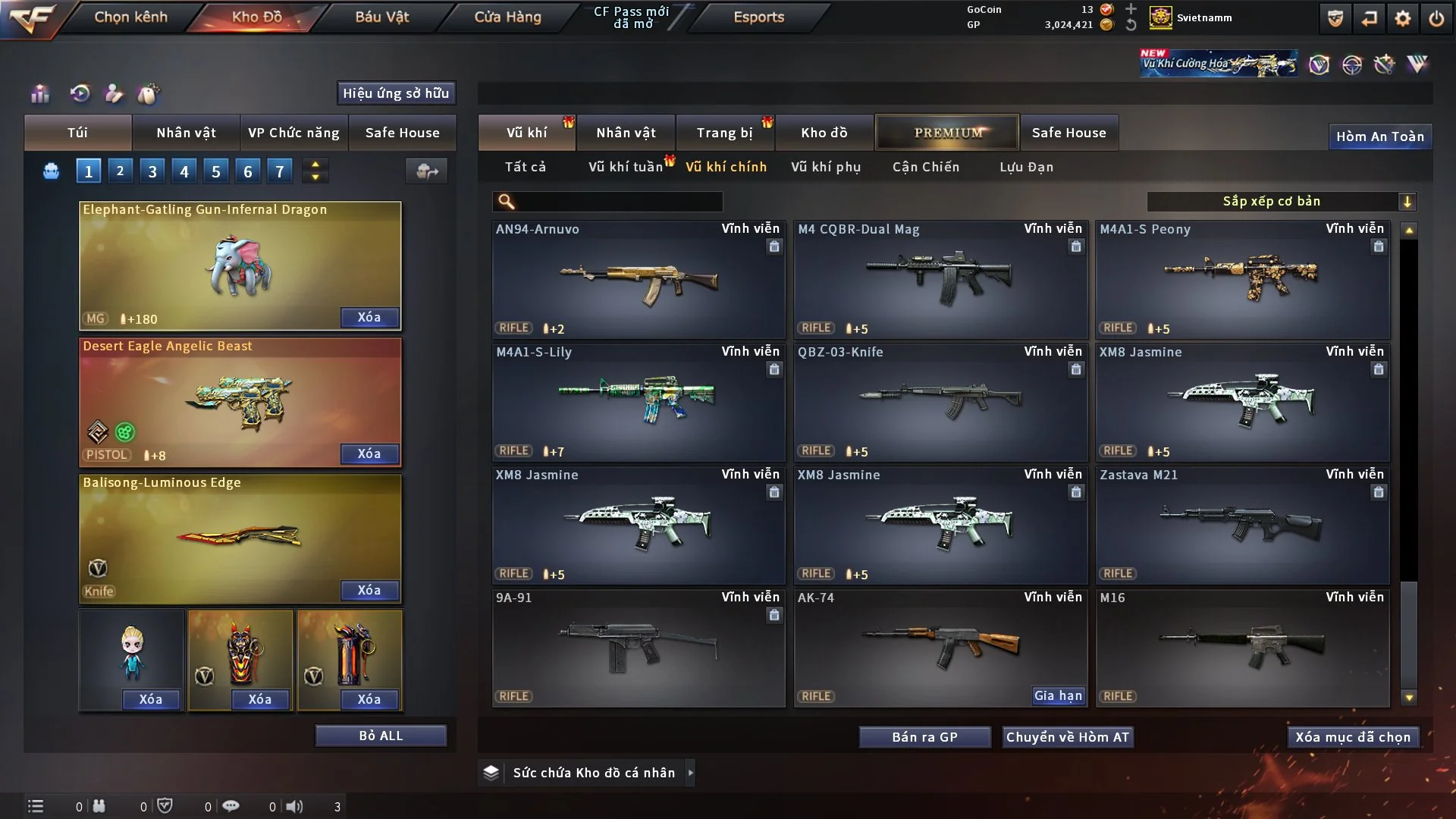
Task: Click the weapon search field
Action: click(618, 201)
